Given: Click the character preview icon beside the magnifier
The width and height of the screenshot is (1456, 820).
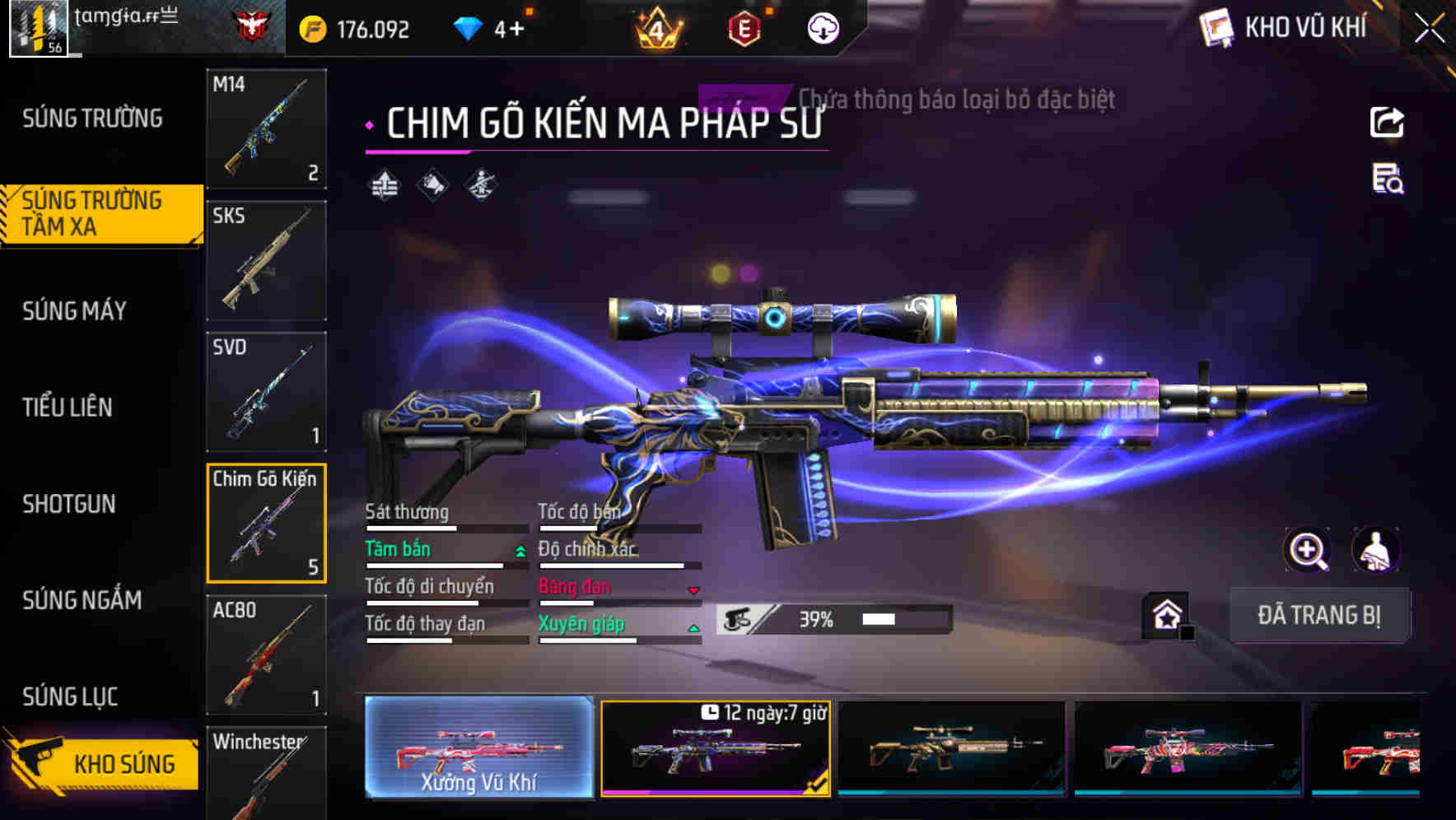Looking at the screenshot, I should (x=1377, y=550).
